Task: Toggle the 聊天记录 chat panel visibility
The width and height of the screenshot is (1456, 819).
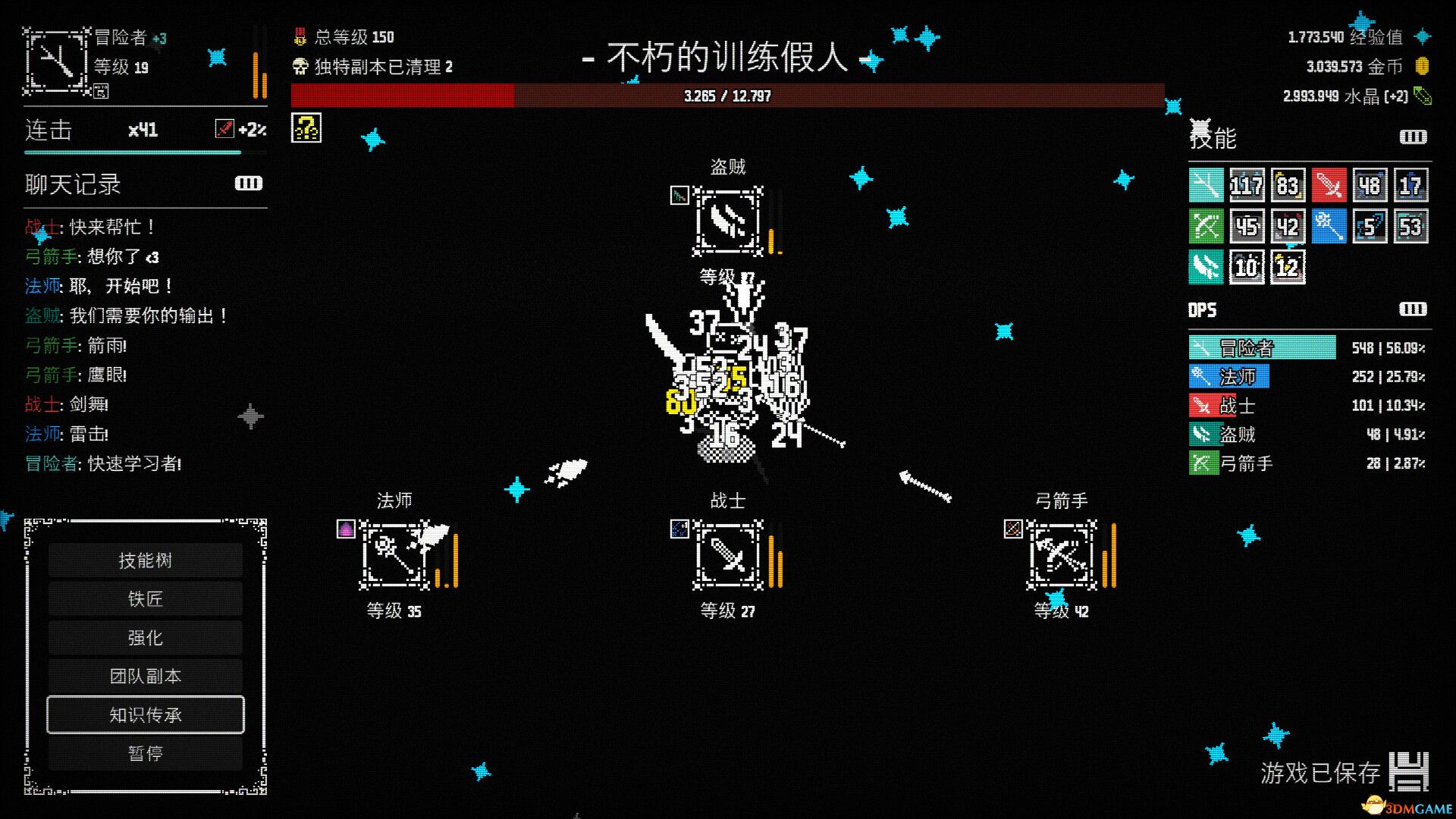Action: point(248,183)
